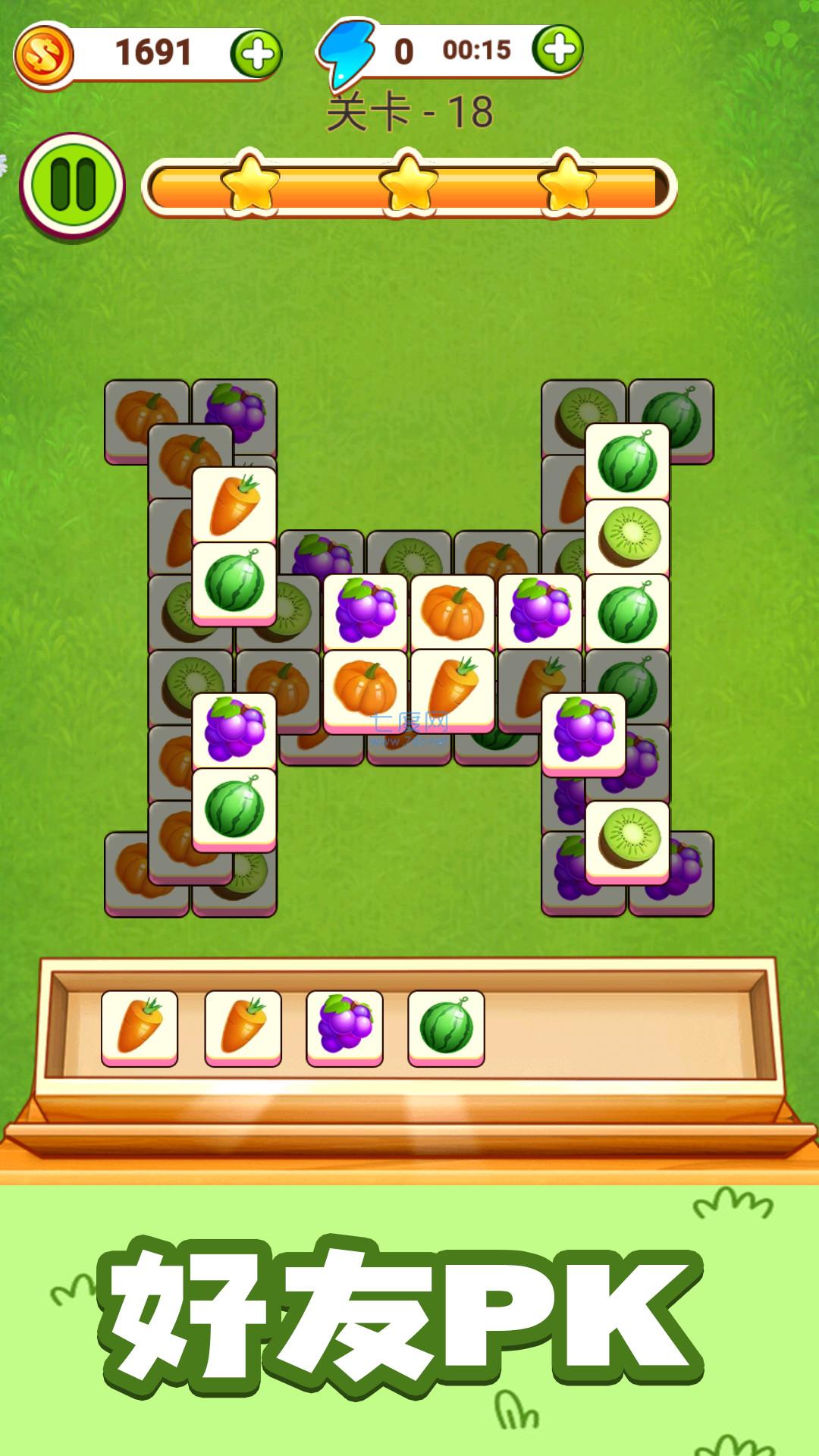
Task: Pause the game with the green button
Action: (73, 184)
